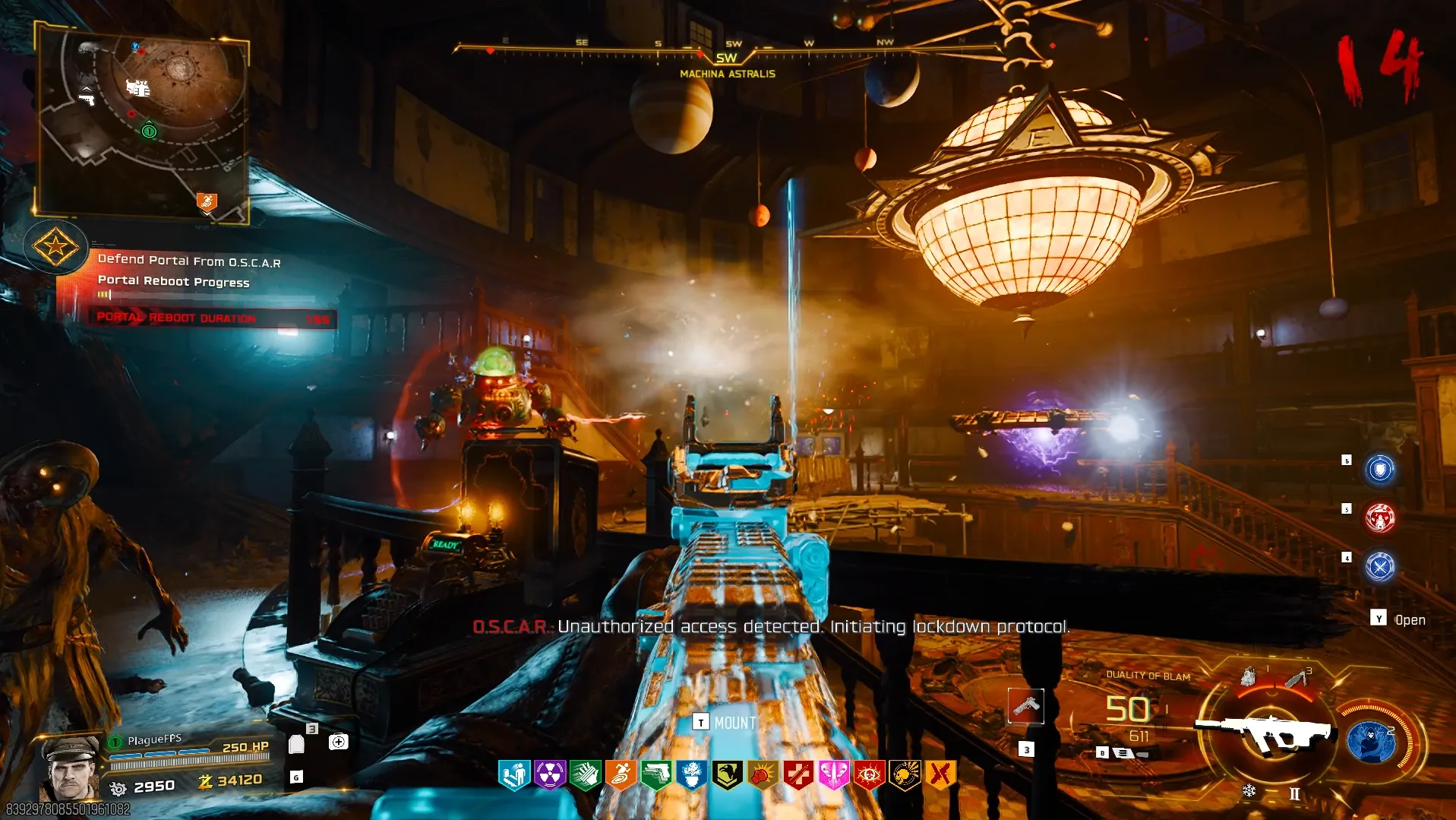Select the red cross Quick Revive perk
This screenshot has height=820, width=1456.
point(797,775)
